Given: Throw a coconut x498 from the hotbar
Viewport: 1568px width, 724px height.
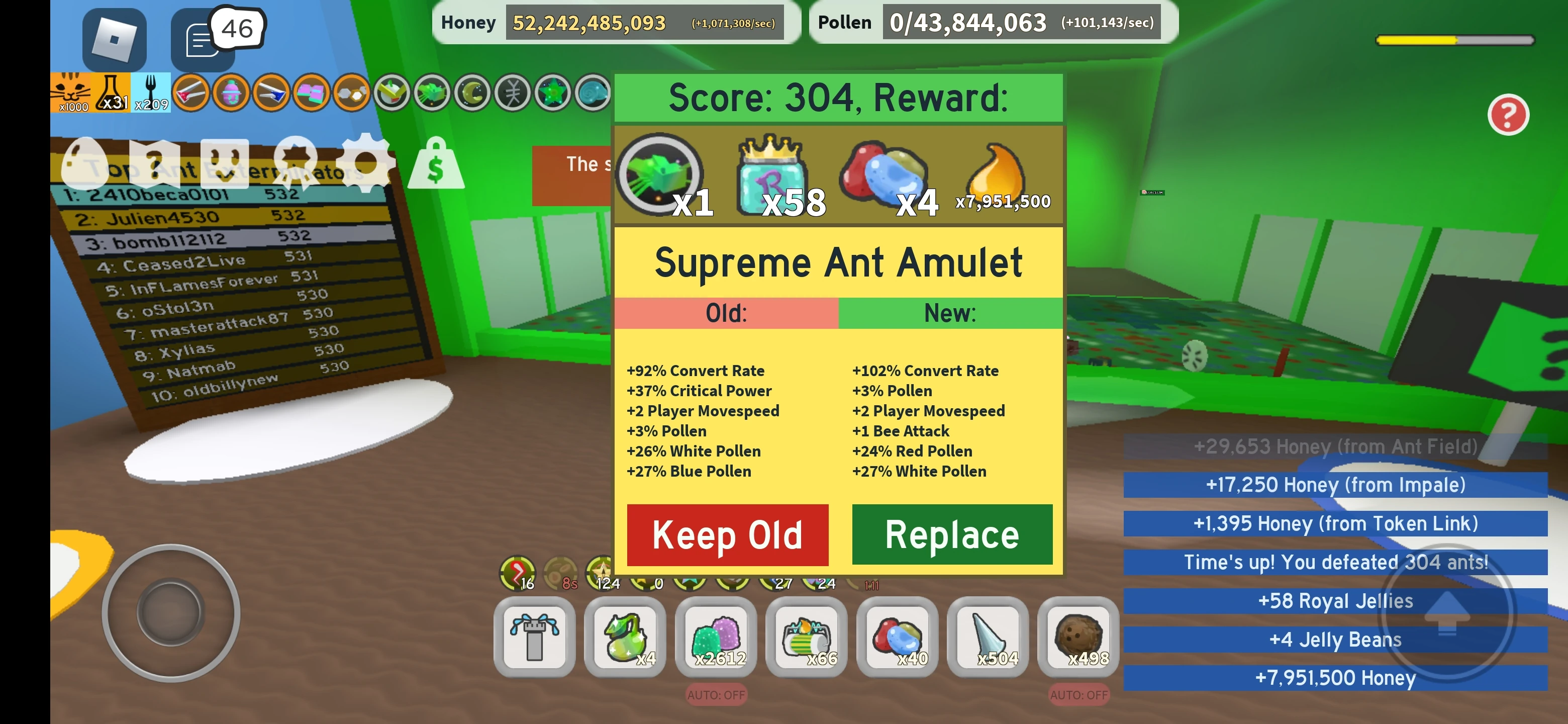Looking at the screenshot, I should point(1077,638).
